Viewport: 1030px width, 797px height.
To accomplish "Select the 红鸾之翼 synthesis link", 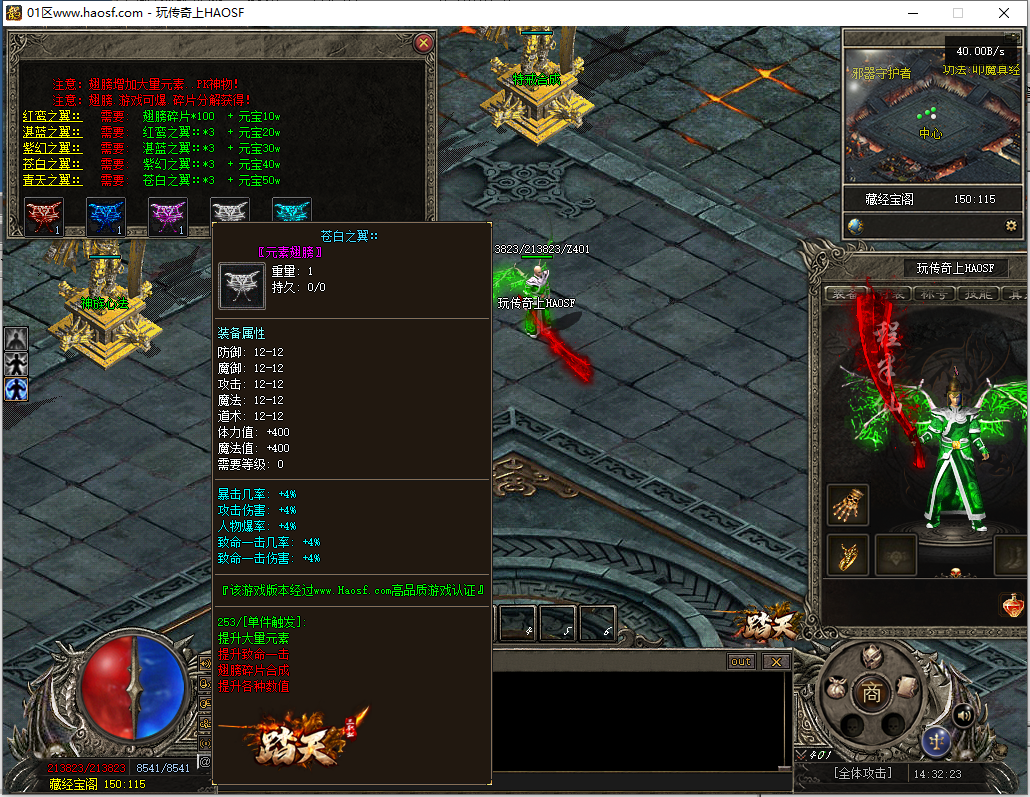I will point(51,117).
